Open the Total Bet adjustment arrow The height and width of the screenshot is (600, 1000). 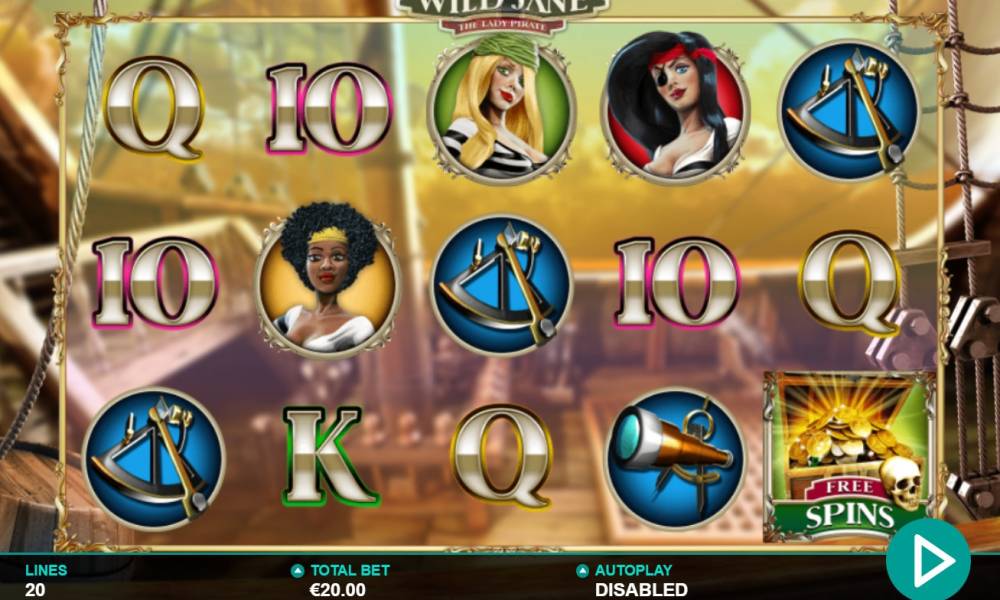click(297, 571)
